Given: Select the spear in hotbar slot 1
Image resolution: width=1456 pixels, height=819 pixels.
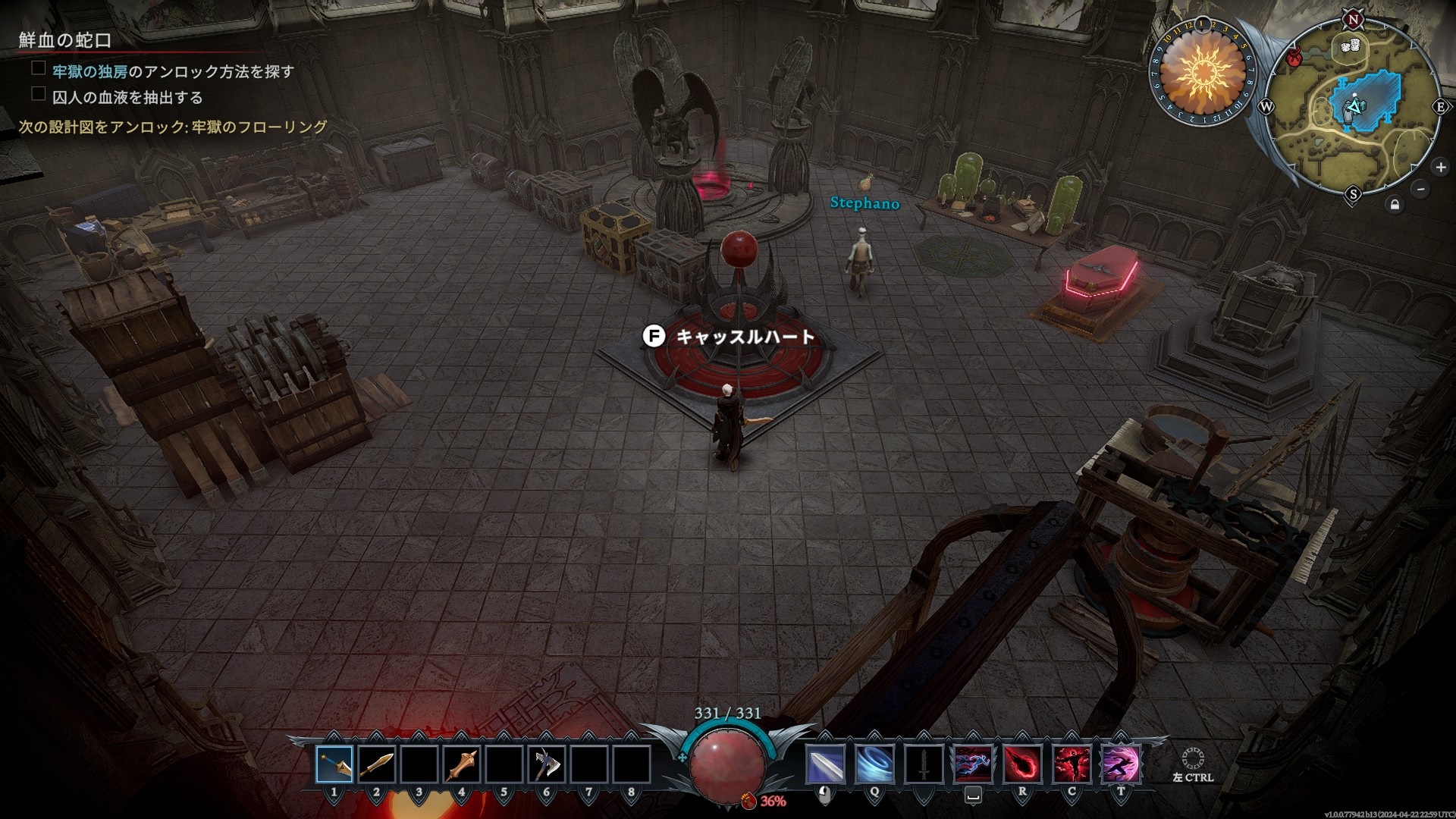Looking at the screenshot, I should 334,764.
